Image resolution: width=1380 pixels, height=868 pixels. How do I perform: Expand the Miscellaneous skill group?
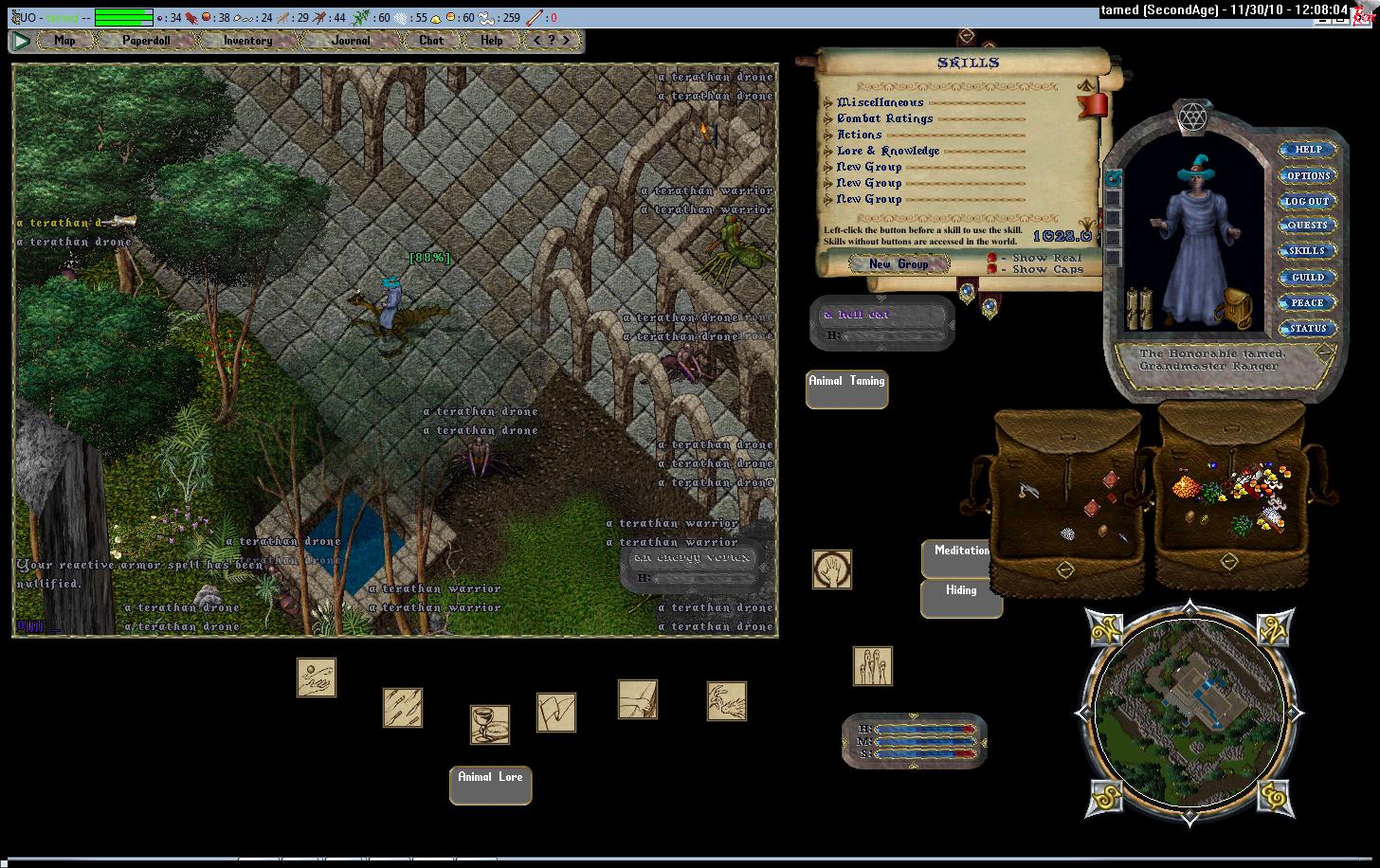829,102
